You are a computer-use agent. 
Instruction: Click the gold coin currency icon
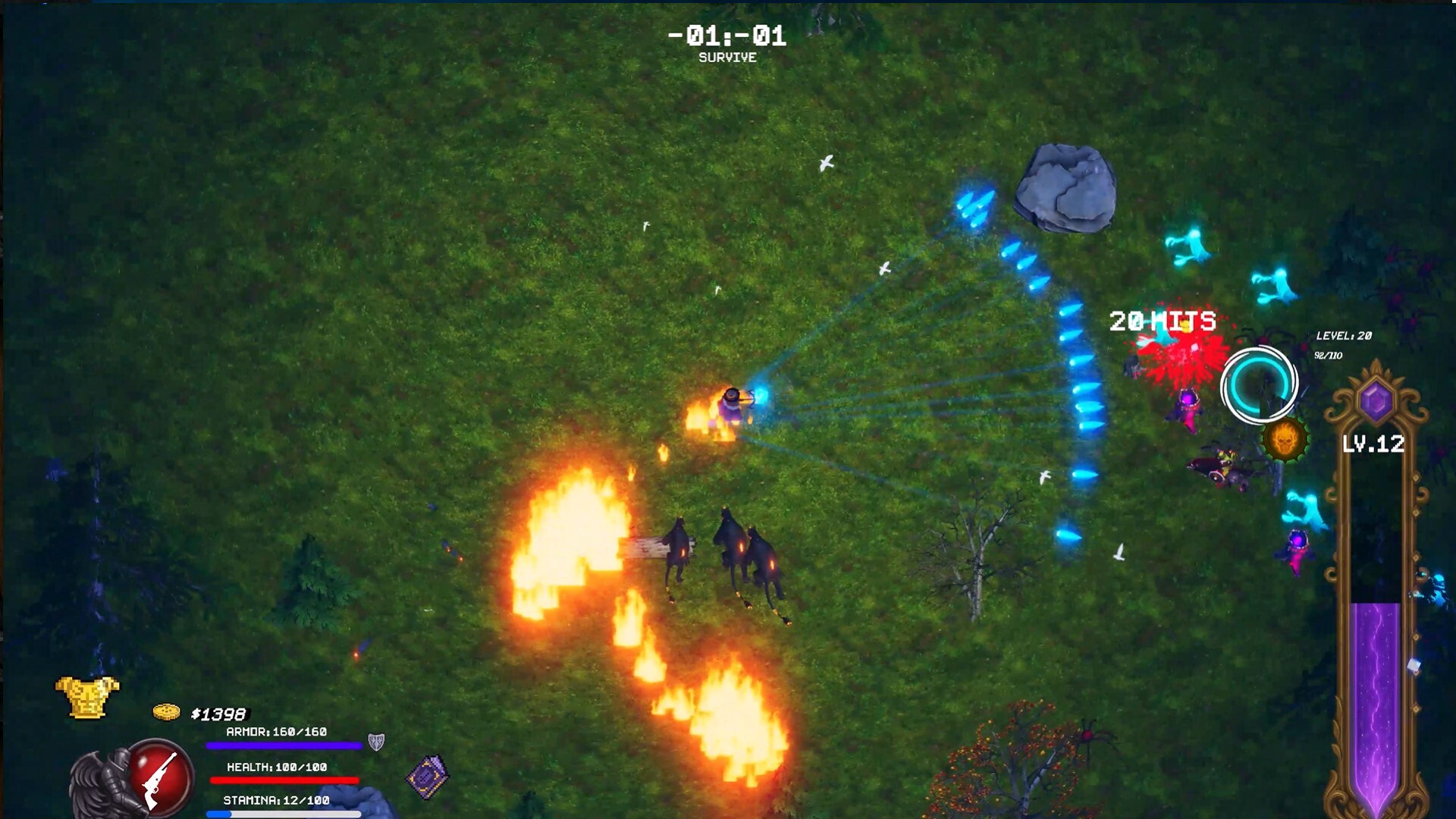click(168, 713)
